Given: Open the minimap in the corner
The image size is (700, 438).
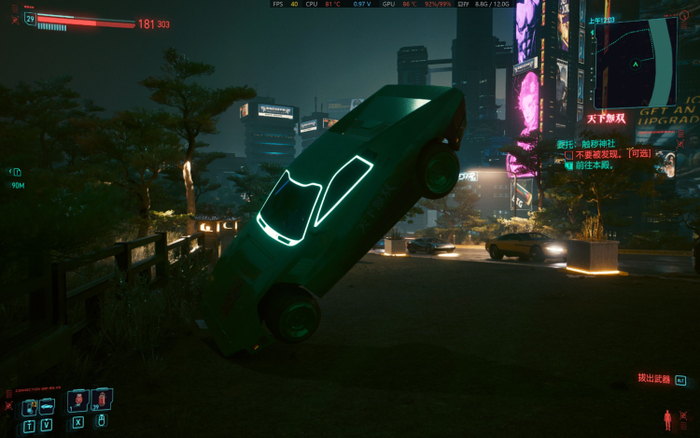Looking at the screenshot, I should click(x=635, y=62).
